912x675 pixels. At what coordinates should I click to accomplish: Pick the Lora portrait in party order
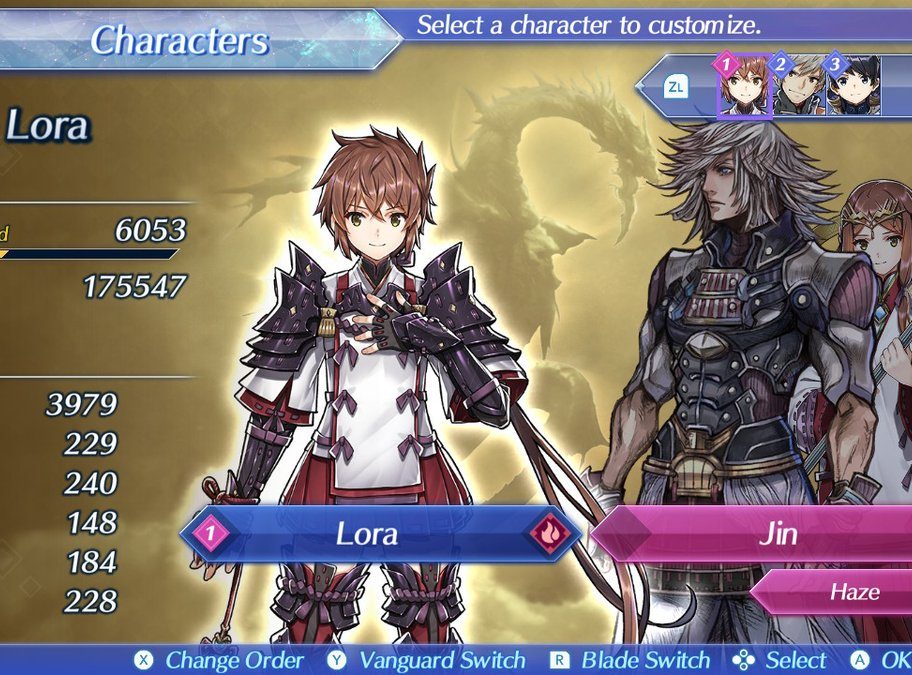tap(745, 88)
